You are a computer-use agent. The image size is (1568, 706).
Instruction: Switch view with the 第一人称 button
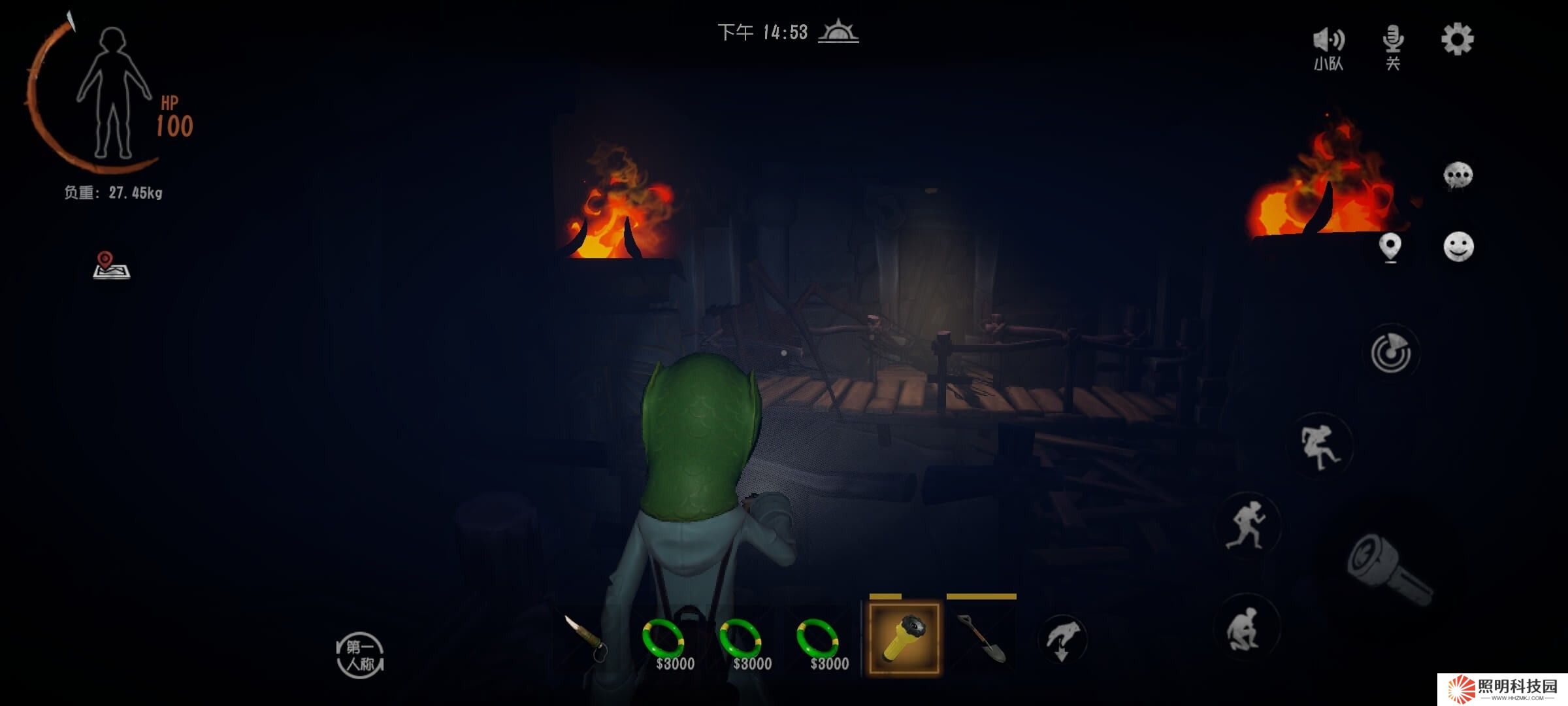click(360, 655)
